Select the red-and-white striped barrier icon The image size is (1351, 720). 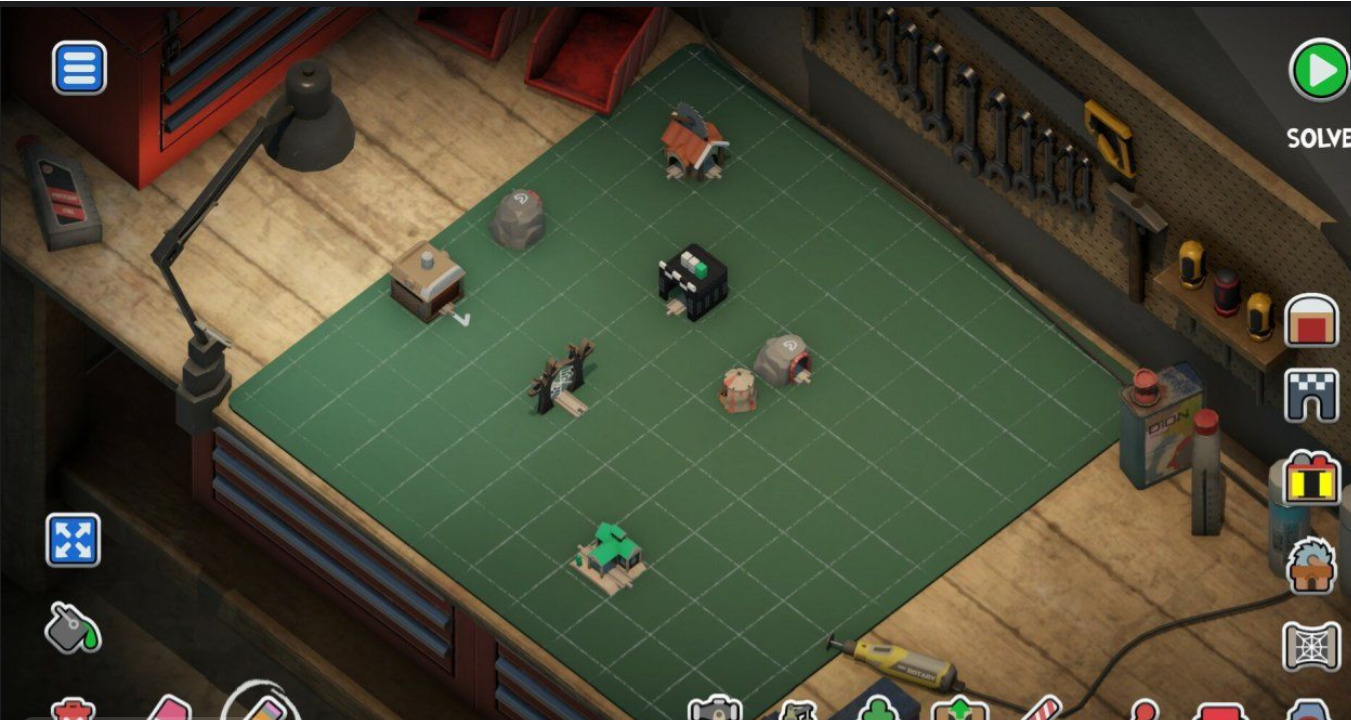[x=1040, y=709]
